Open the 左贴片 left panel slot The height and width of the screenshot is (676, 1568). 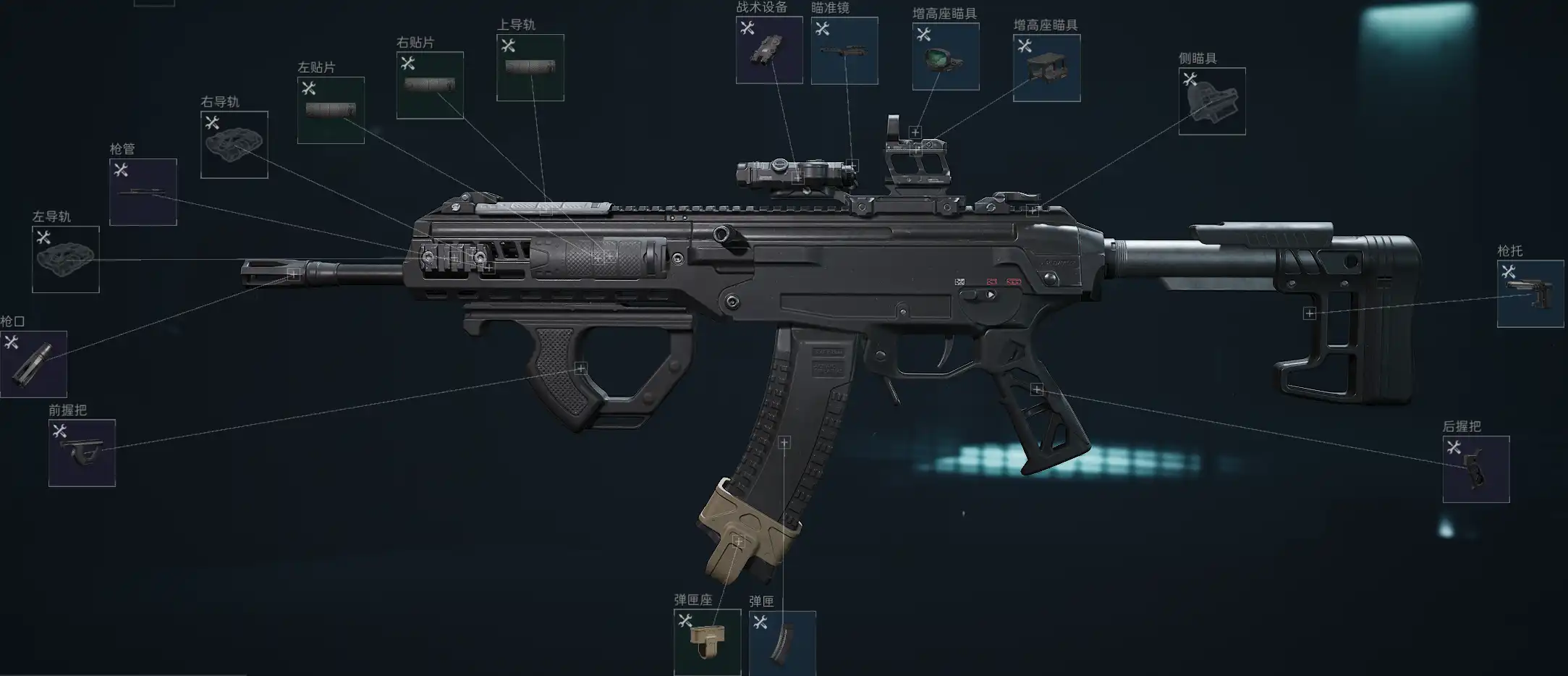[x=331, y=110]
